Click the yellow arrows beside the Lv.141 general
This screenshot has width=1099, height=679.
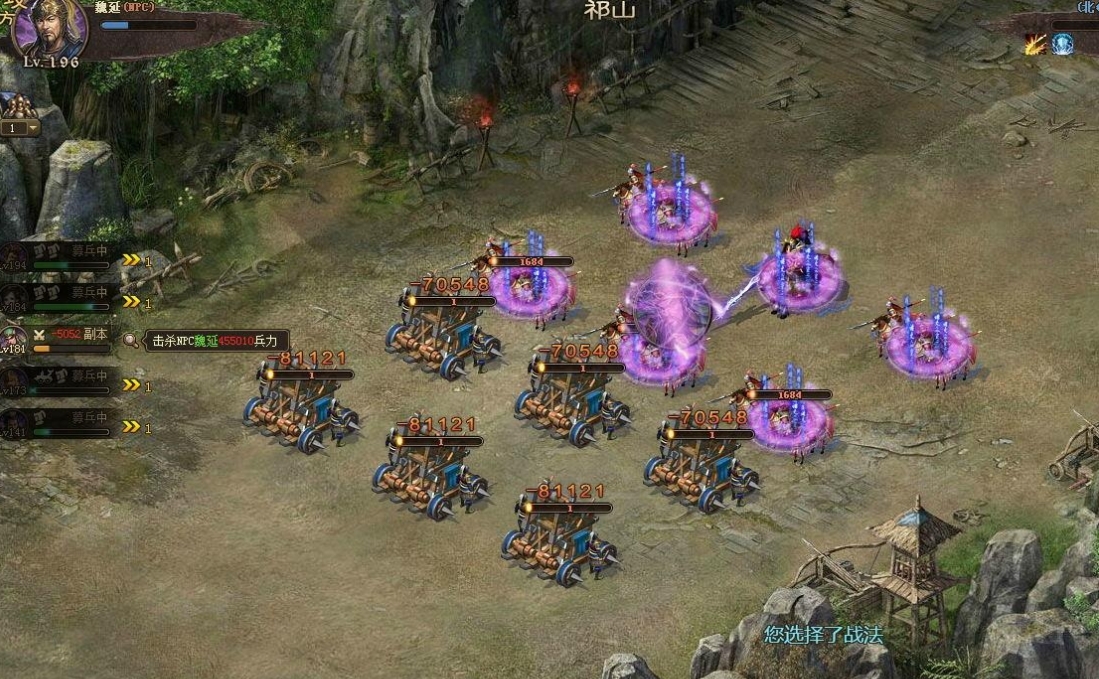coord(131,427)
